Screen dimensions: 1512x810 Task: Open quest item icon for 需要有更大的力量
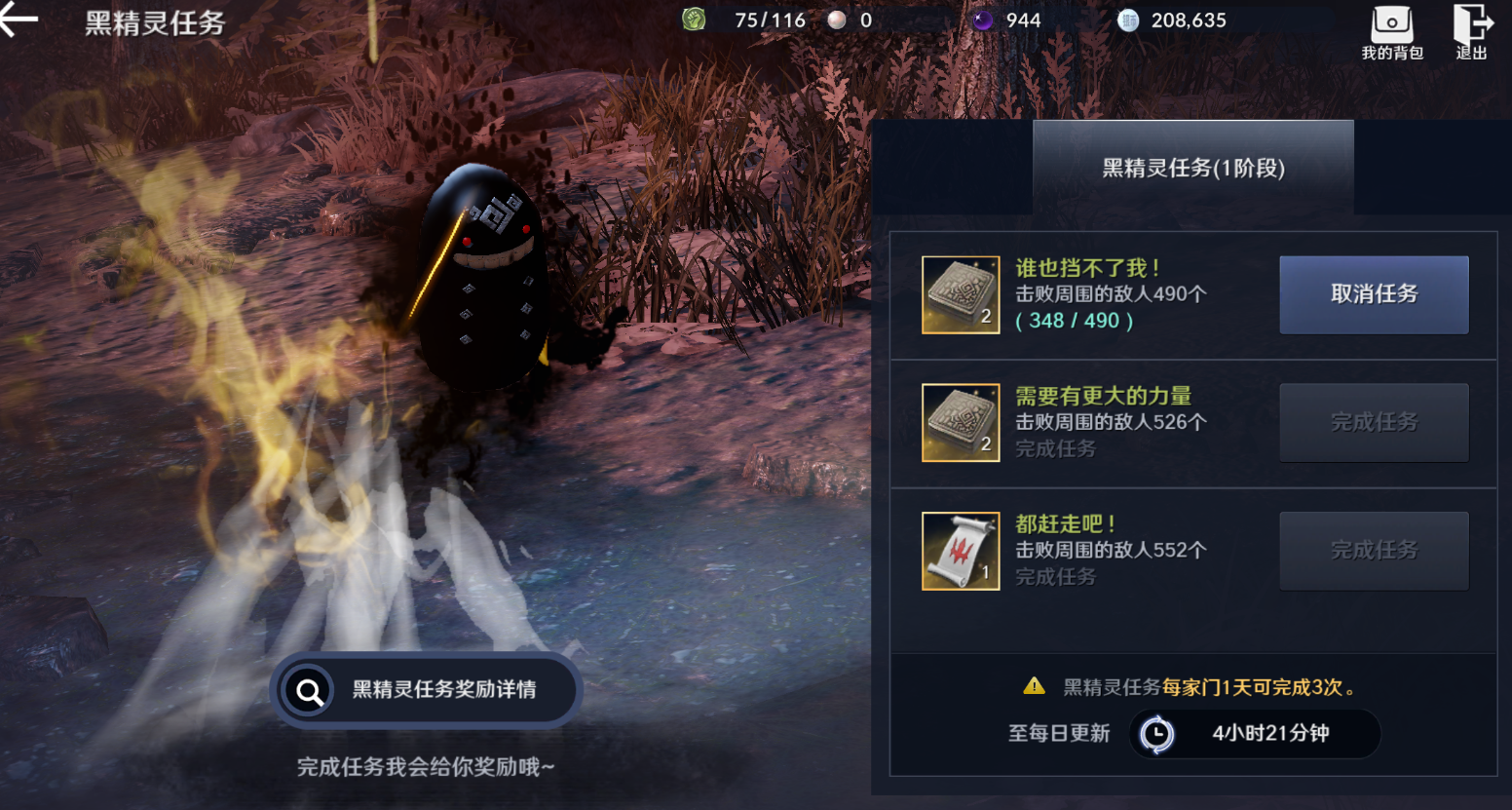[x=960, y=423]
